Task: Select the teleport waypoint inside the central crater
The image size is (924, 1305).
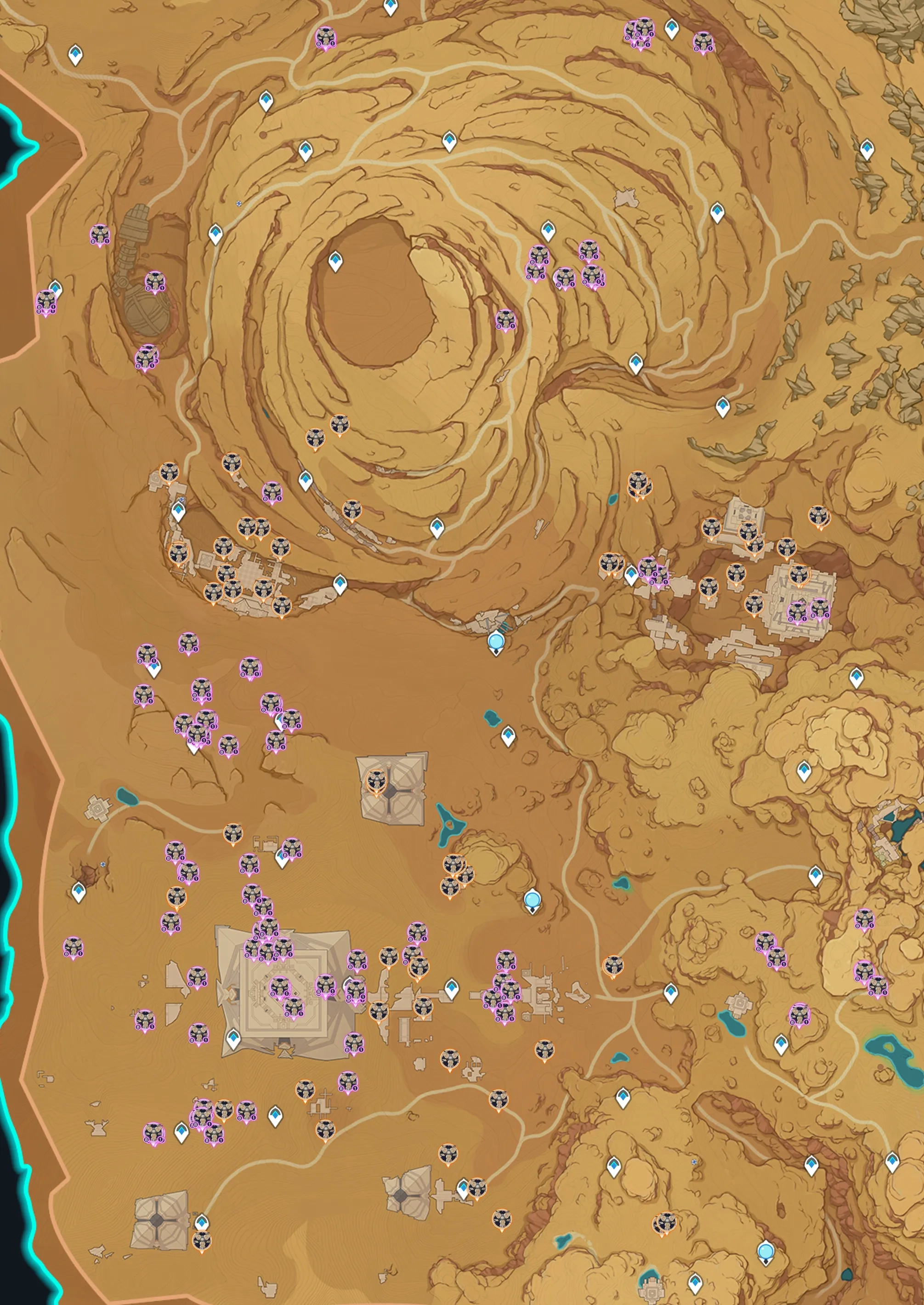Action: 336,261
